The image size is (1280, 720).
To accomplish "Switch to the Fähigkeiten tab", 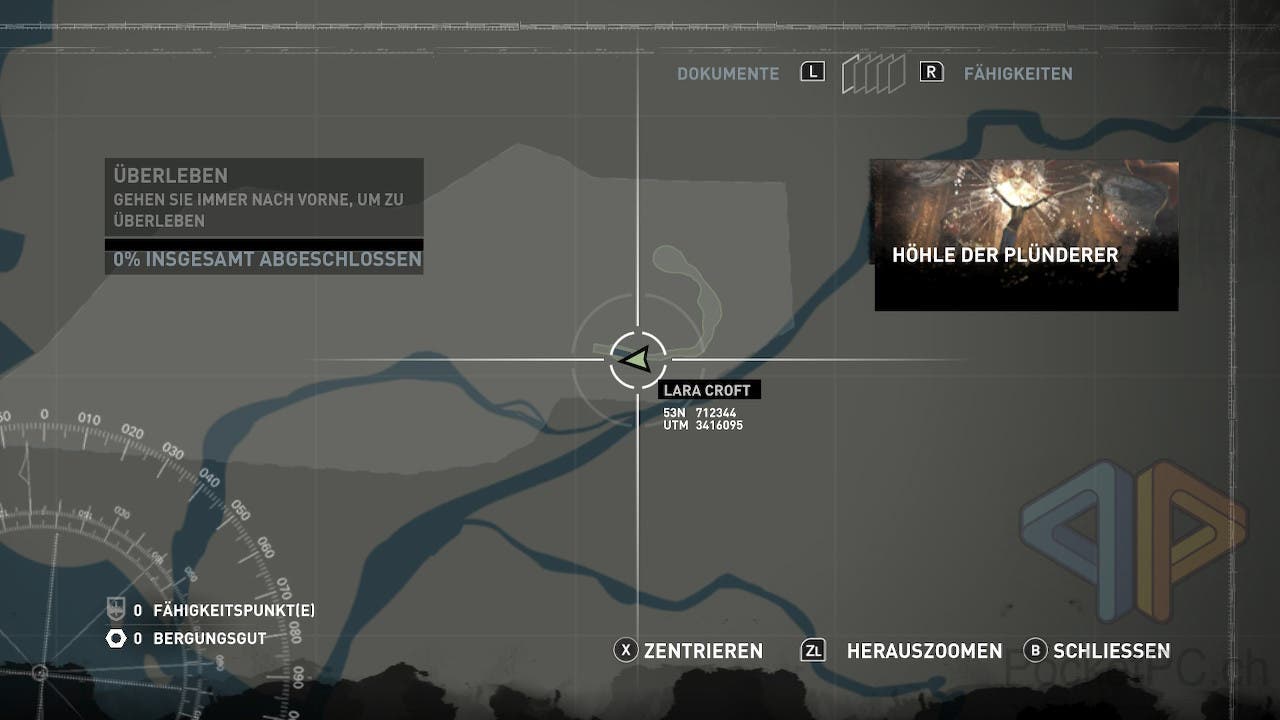I will pos(1017,74).
